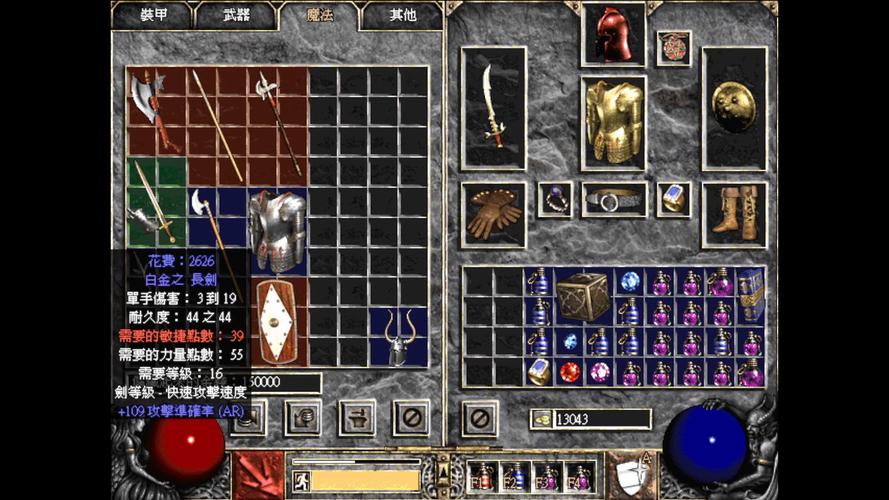Select the equipped round golden shield
The height and width of the screenshot is (500, 889).
(733, 107)
